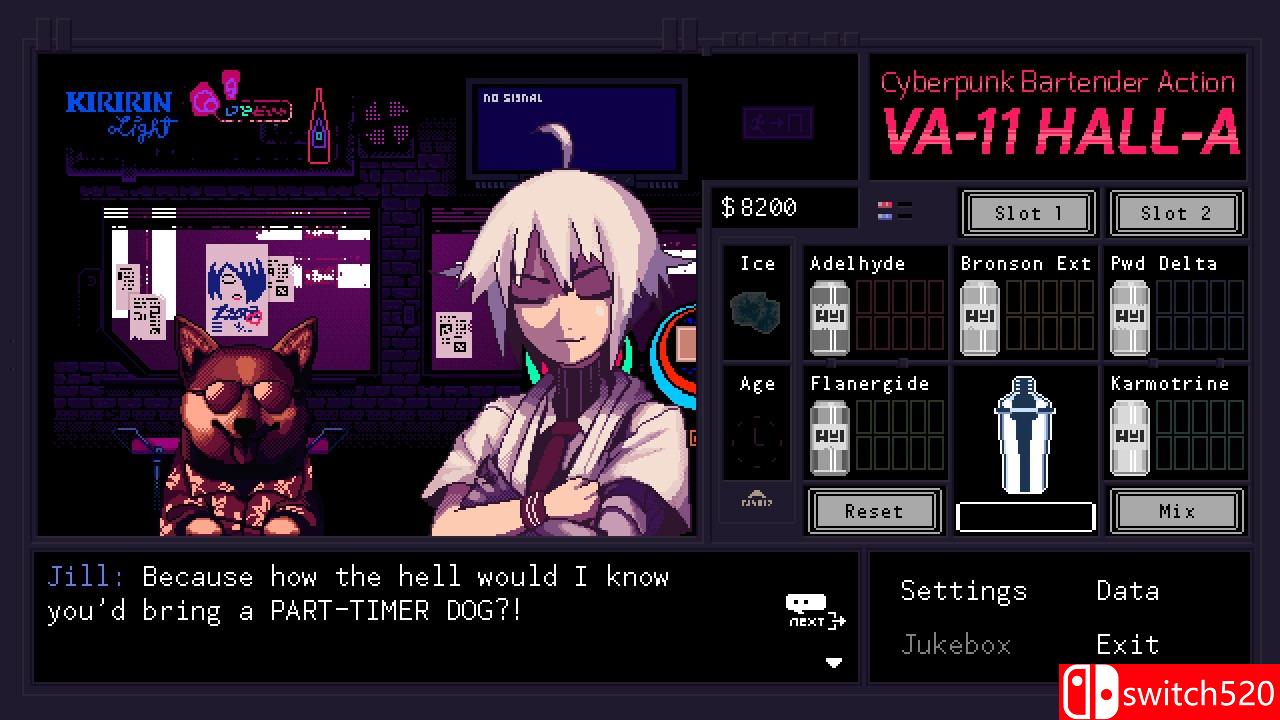Switch to Slot 2
Viewport: 1280px width, 720px height.
click(1177, 213)
